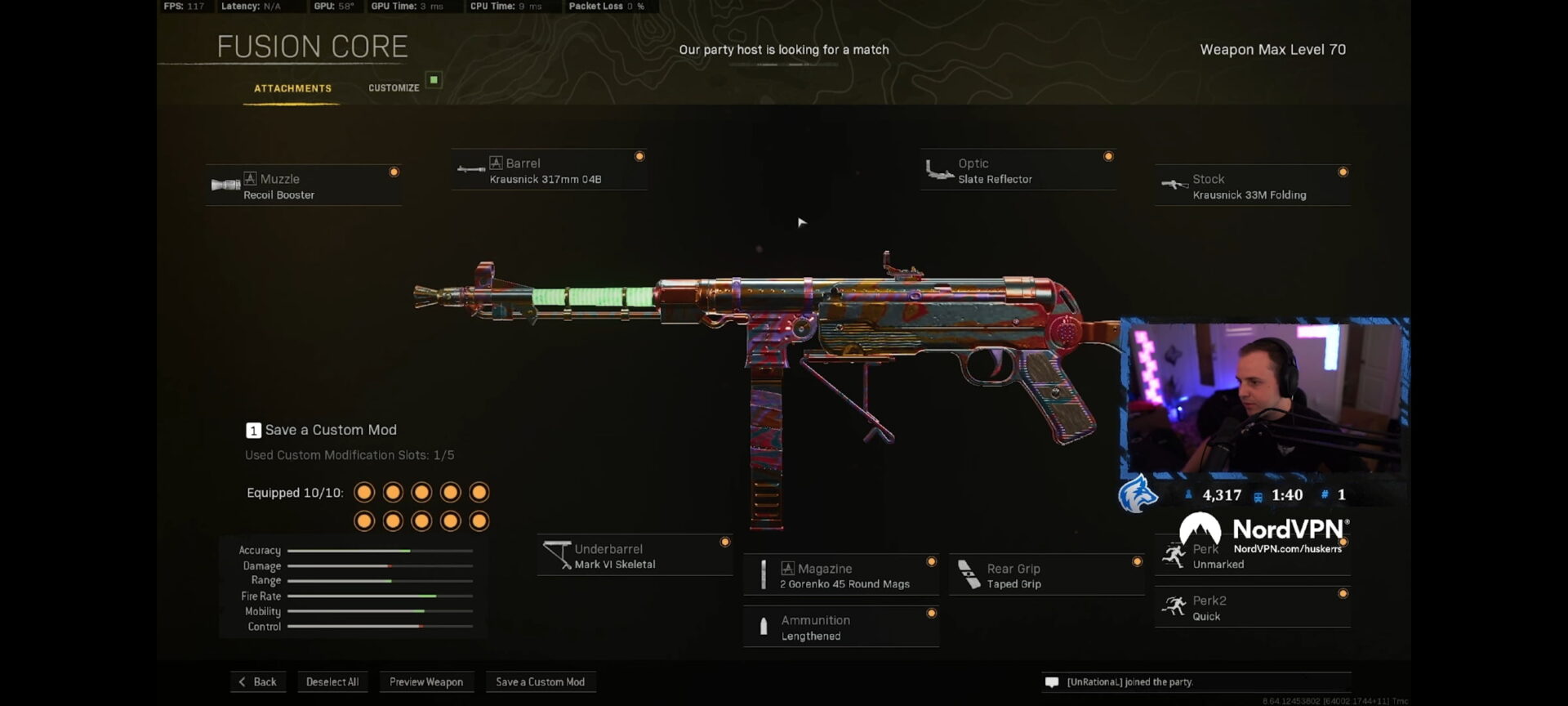The image size is (1568, 706).
Task: Preview Weapon in the bottom bar
Action: pos(426,682)
